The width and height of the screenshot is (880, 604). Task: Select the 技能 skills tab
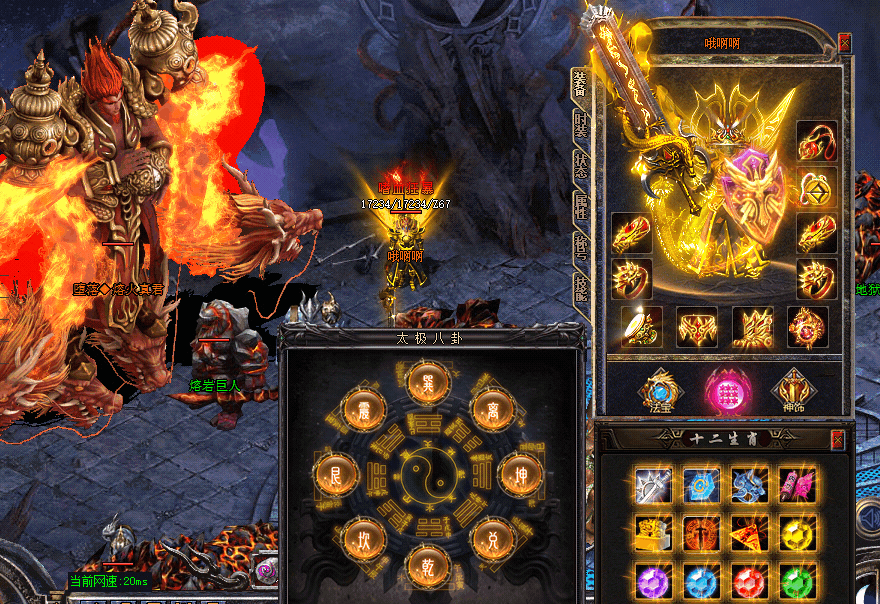point(581,291)
